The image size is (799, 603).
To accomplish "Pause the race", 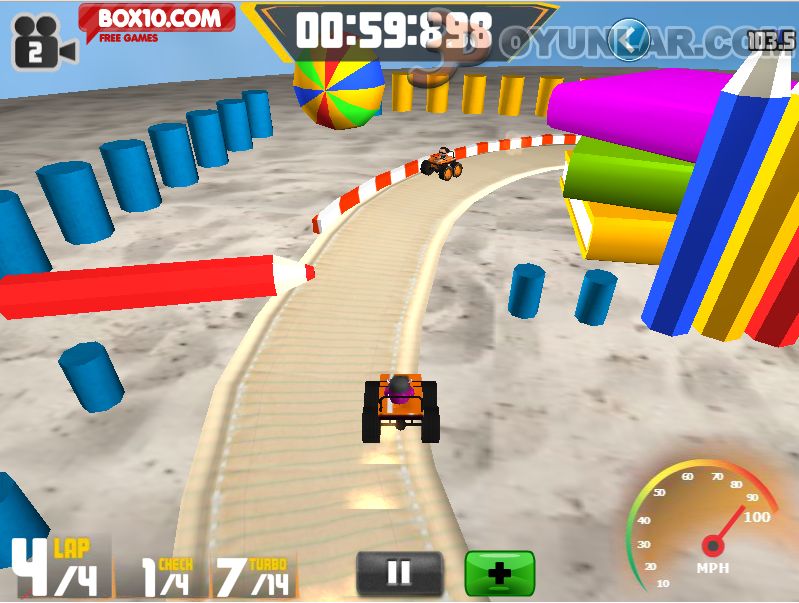I will click(399, 573).
